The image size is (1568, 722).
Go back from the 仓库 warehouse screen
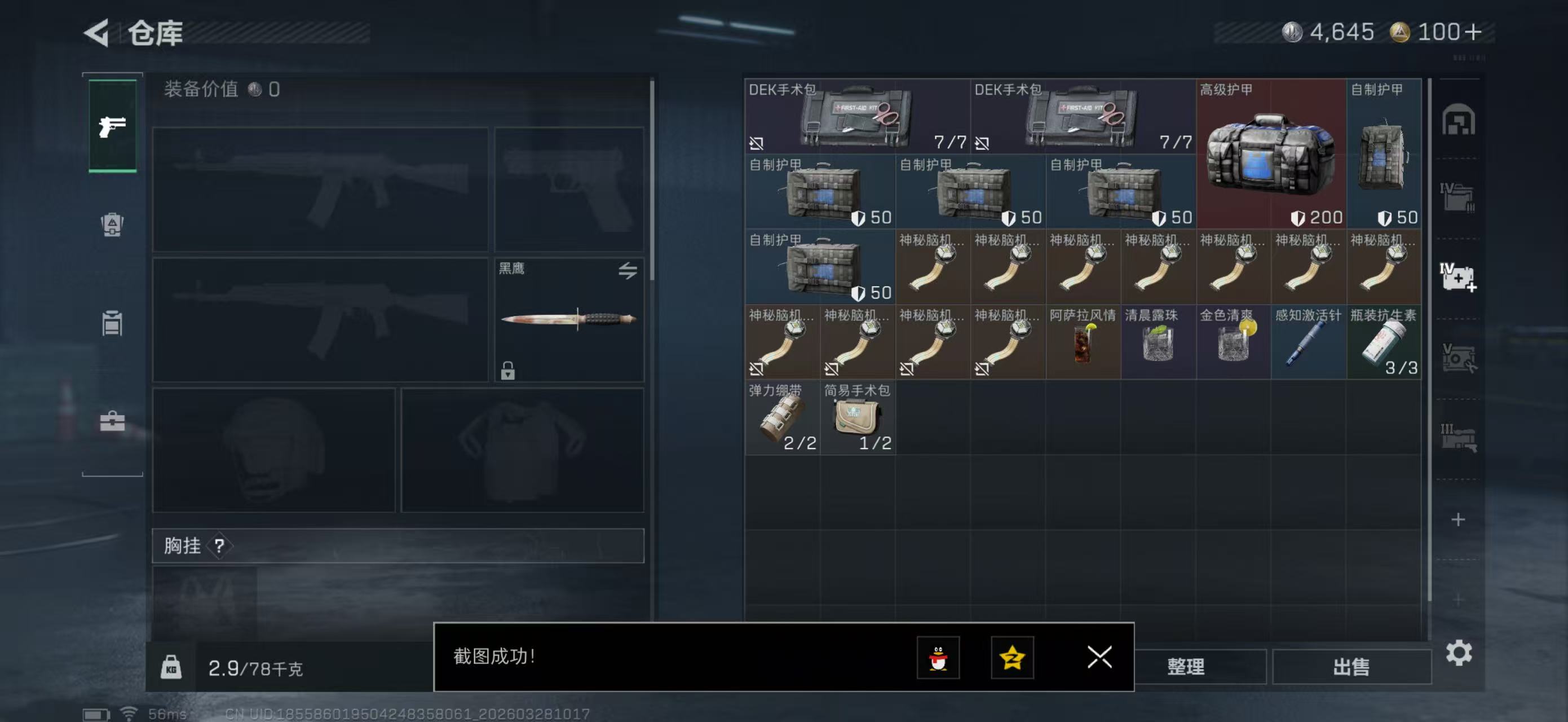click(98, 32)
